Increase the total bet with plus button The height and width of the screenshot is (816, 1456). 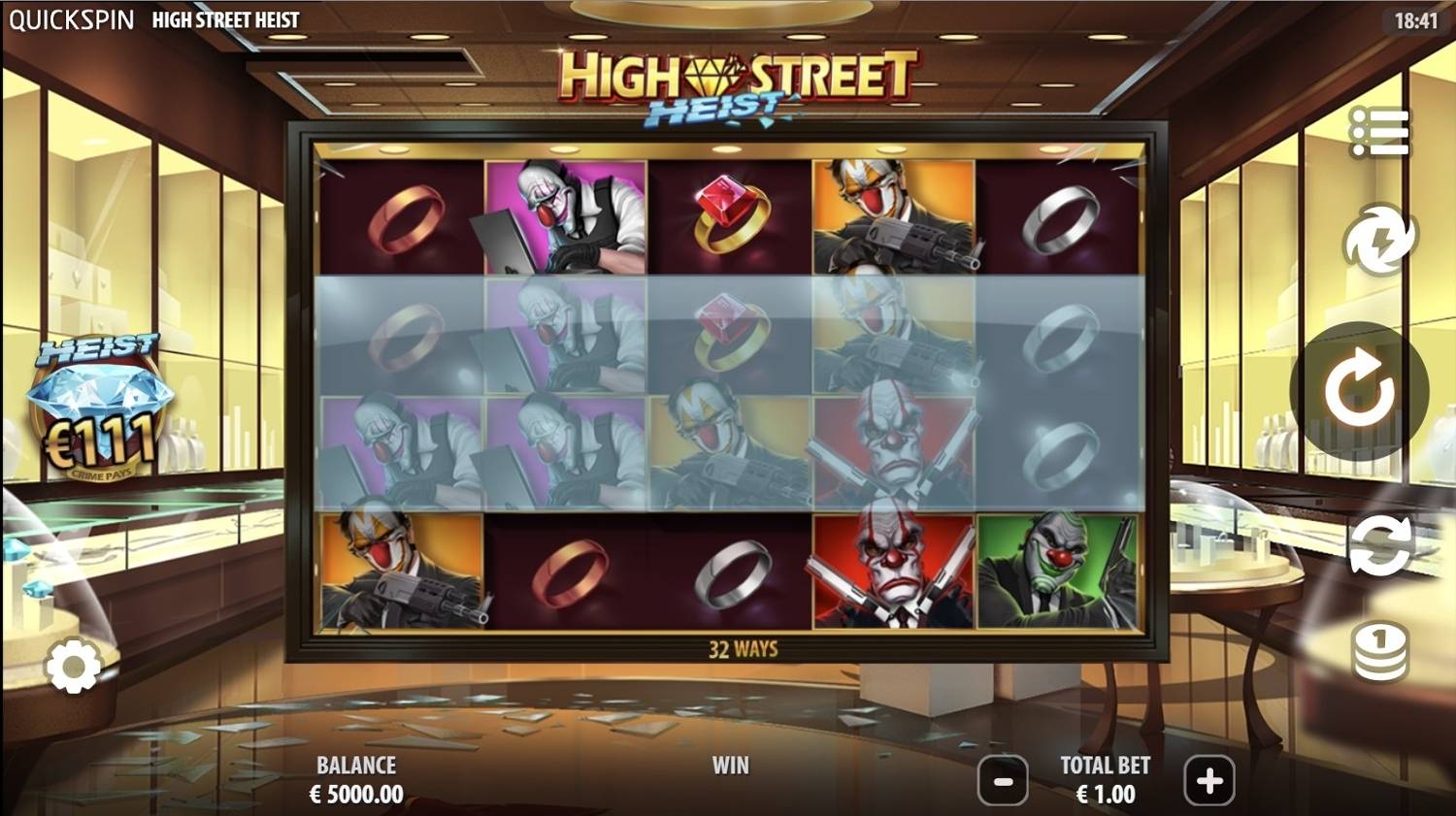click(1209, 780)
